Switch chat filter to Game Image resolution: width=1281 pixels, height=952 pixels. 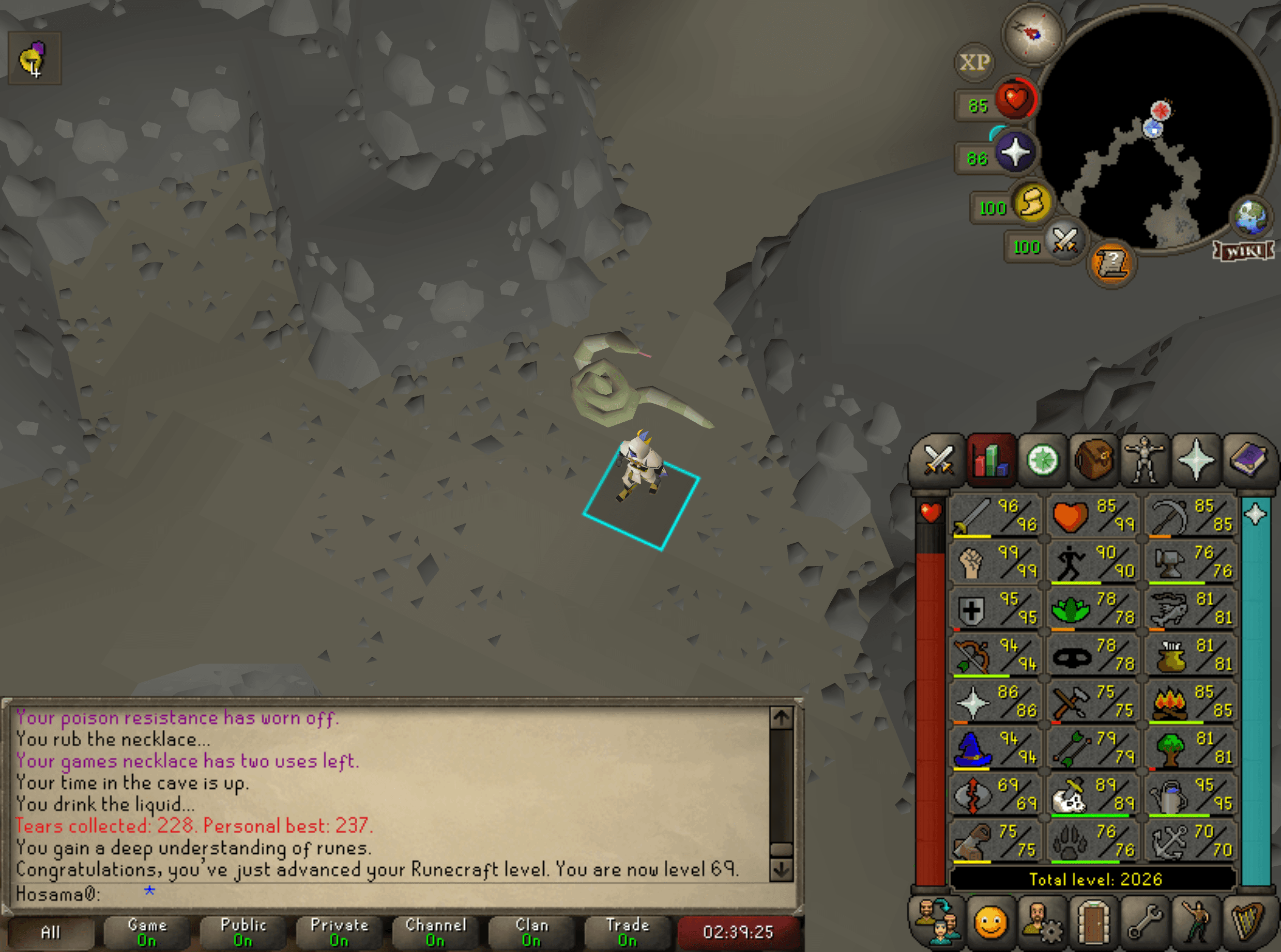click(x=147, y=932)
